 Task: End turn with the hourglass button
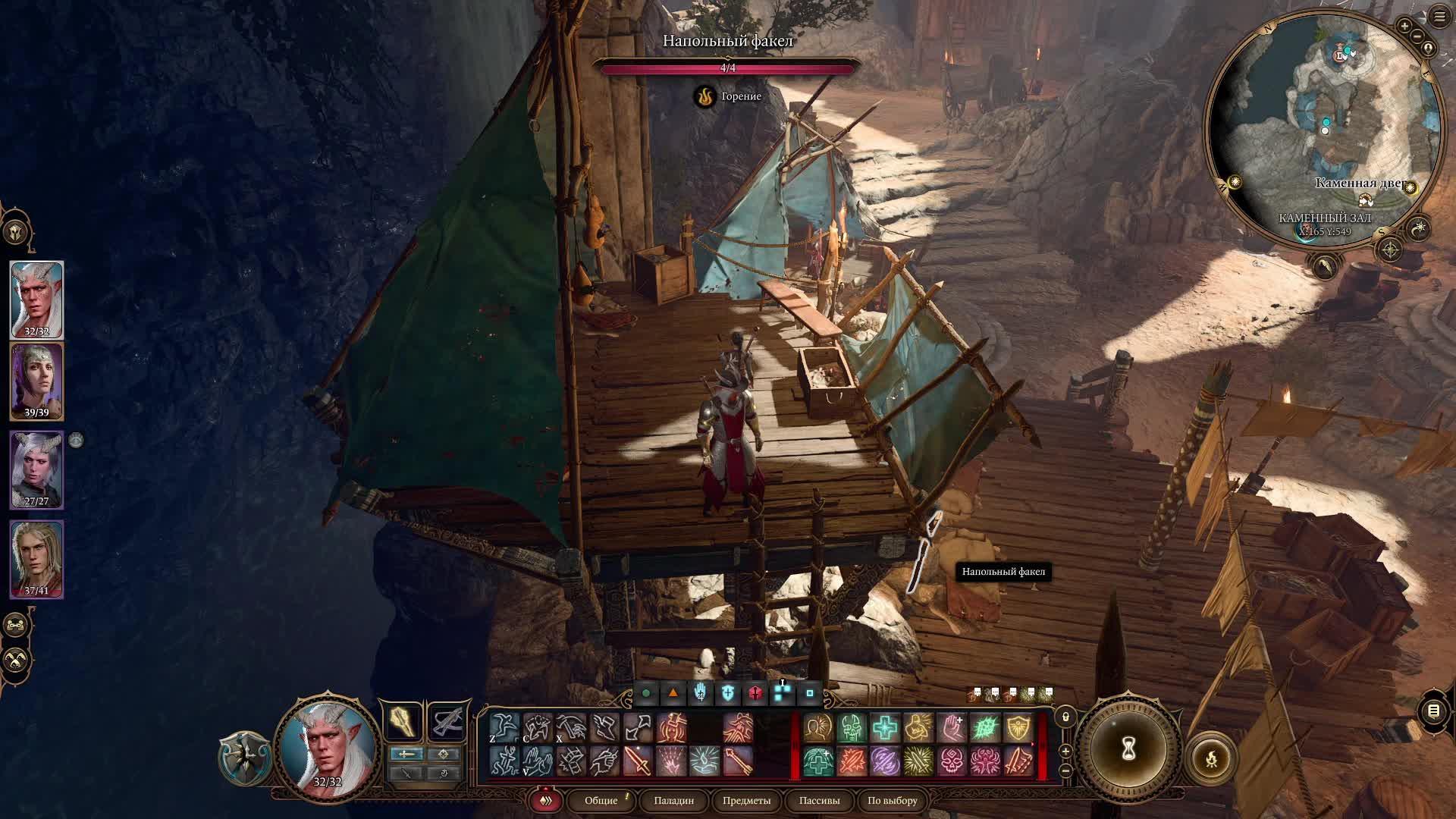tap(1128, 749)
